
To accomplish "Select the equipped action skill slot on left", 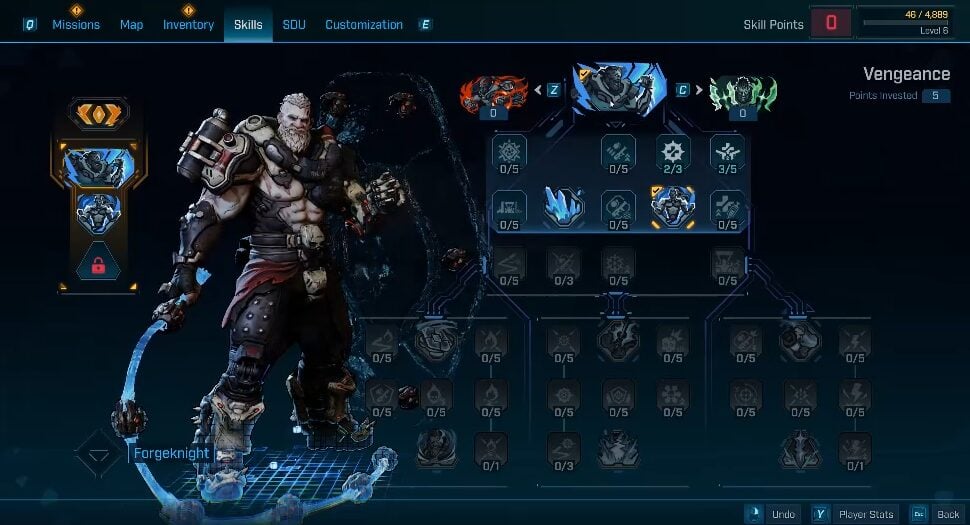I will (x=99, y=166).
